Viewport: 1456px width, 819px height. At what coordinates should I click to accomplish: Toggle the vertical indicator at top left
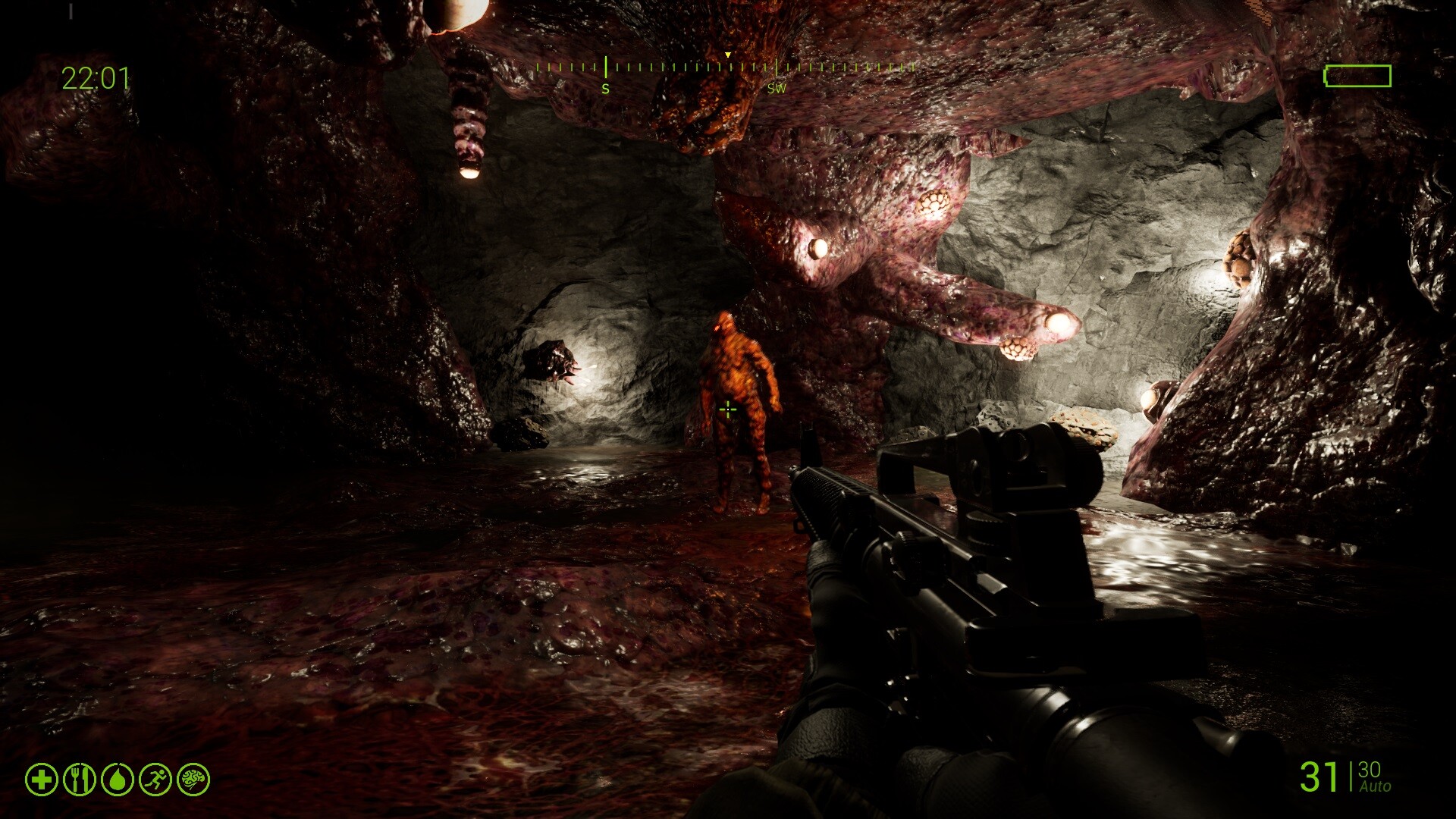click(x=73, y=12)
